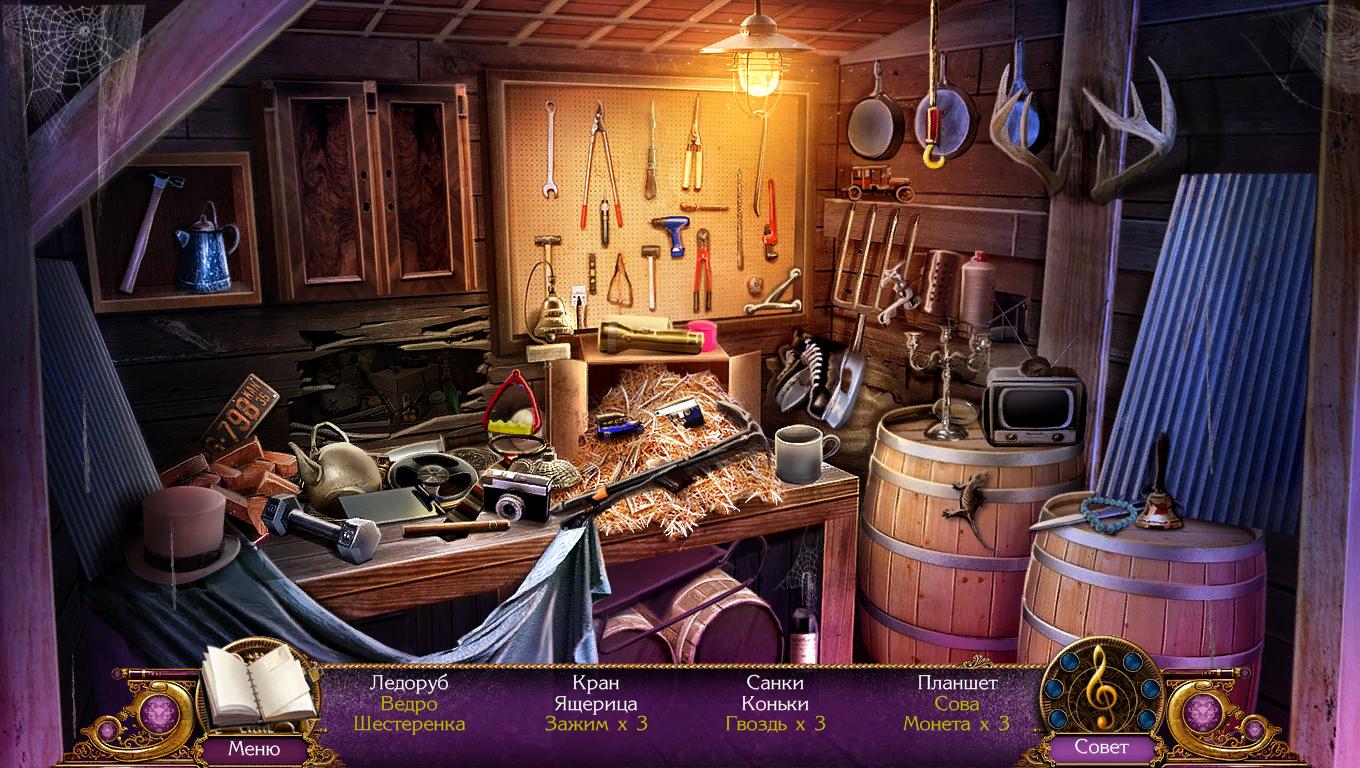Screen dimensions: 1360x768
Task: Select the Зажим x 3 list entry
Action: [x=596, y=723]
